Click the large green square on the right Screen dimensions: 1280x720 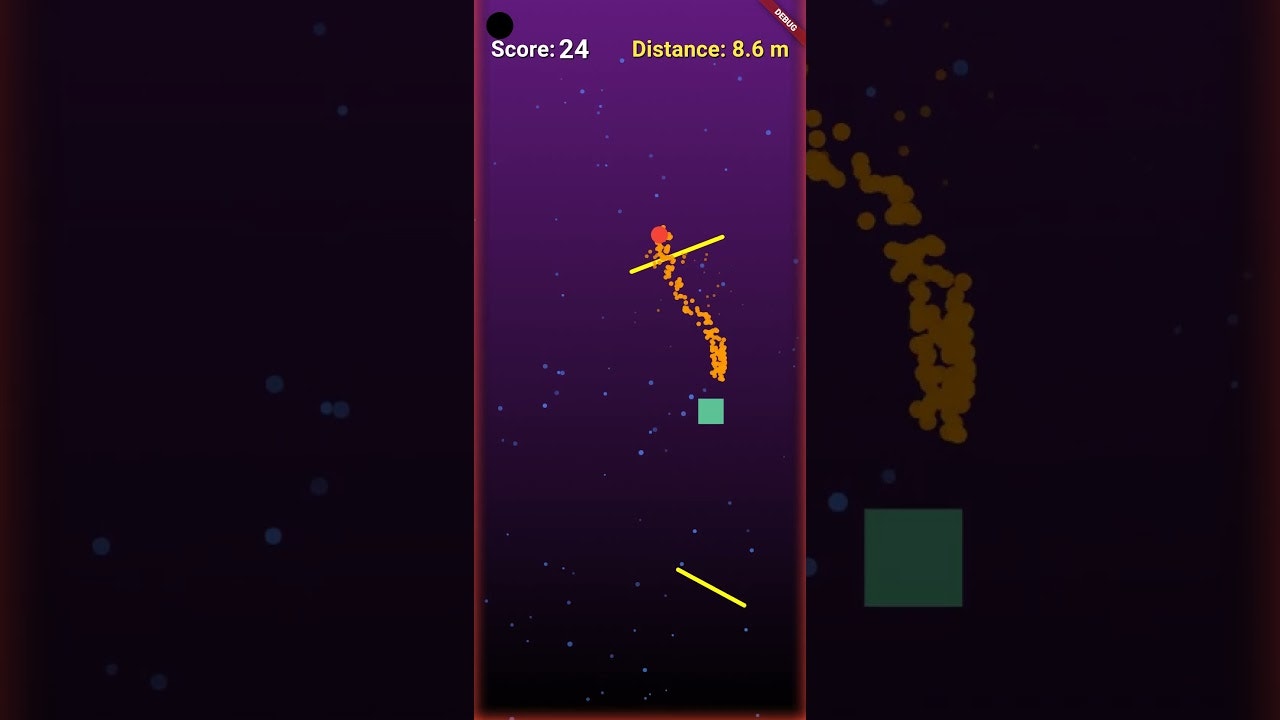912,557
